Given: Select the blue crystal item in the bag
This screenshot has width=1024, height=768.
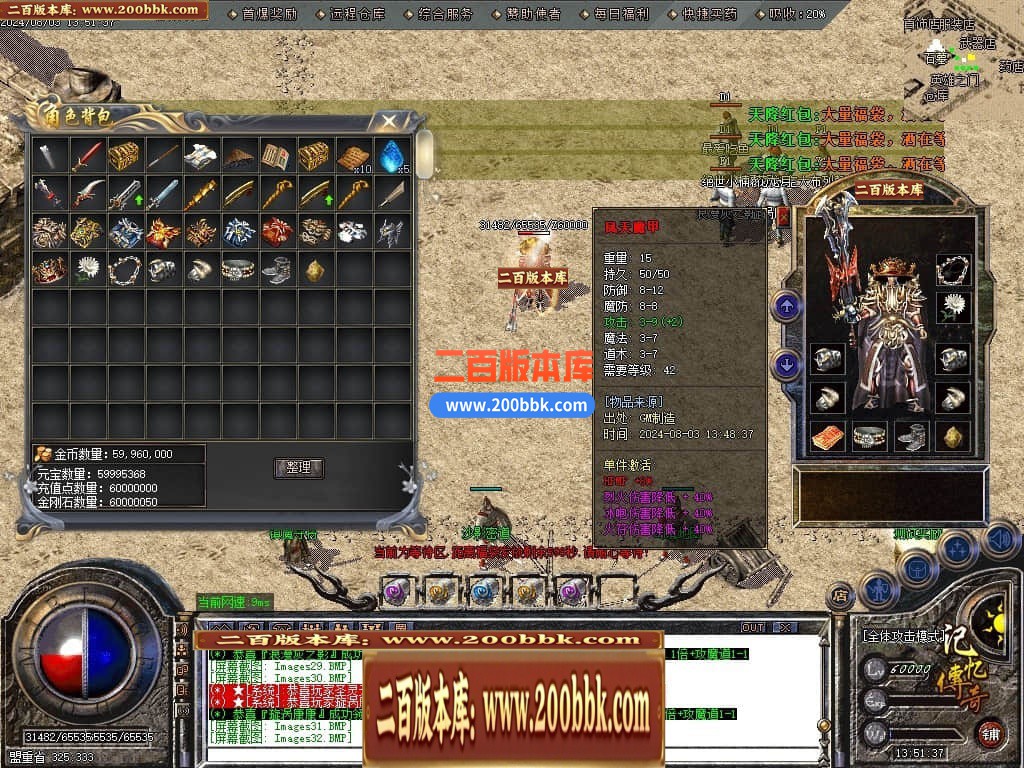Looking at the screenshot, I should tap(391, 156).
